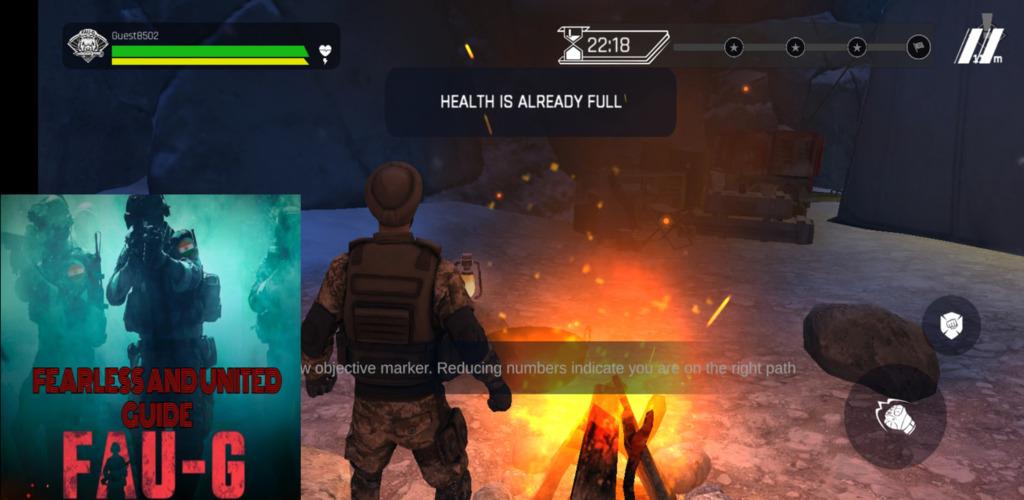Click the heart icon beside the health bar

pos(325,53)
